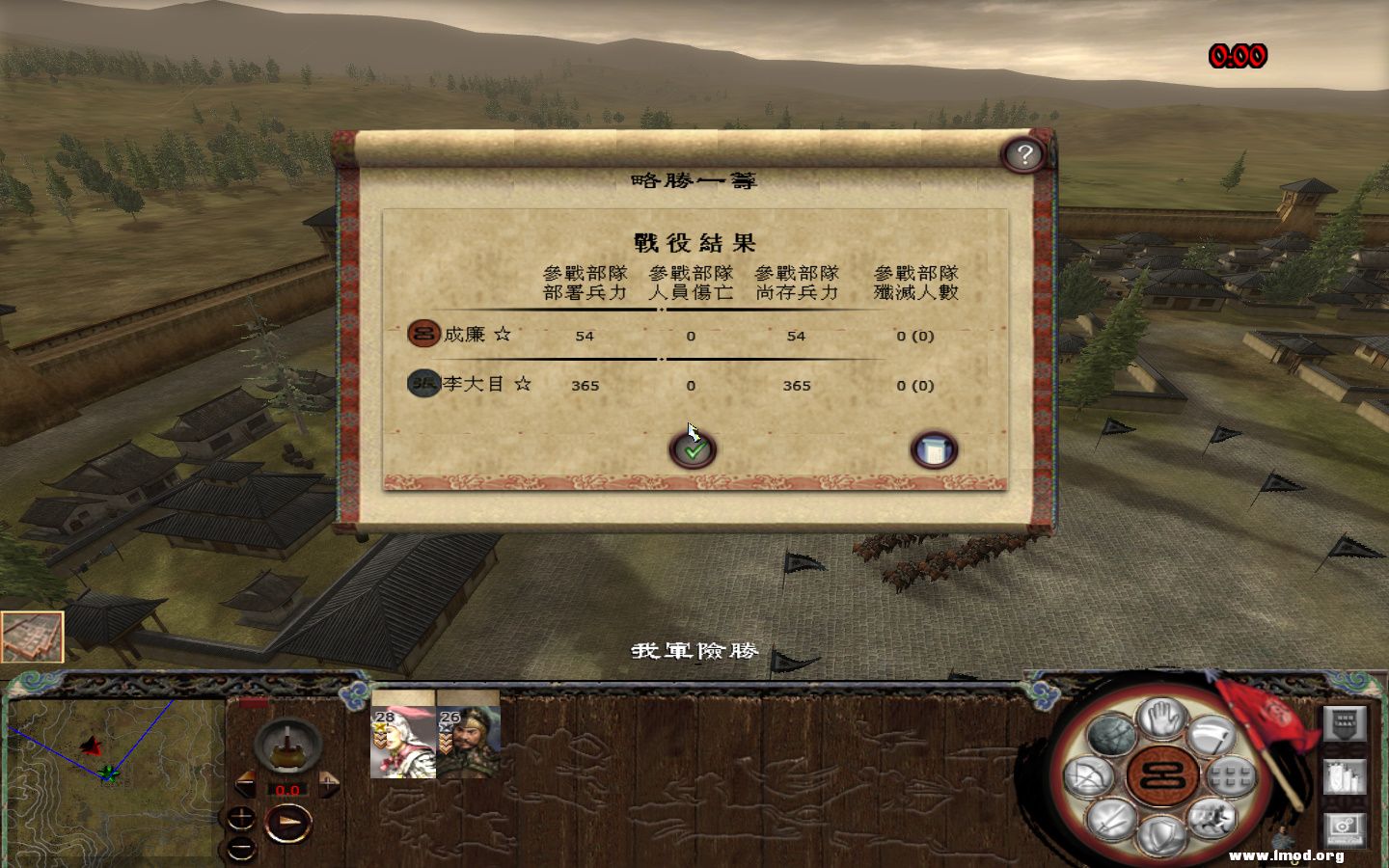Image resolution: width=1389 pixels, height=868 pixels.
Task: Open detailed results with paper scroll button
Action: pyautogui.click(x=935, y=448)
